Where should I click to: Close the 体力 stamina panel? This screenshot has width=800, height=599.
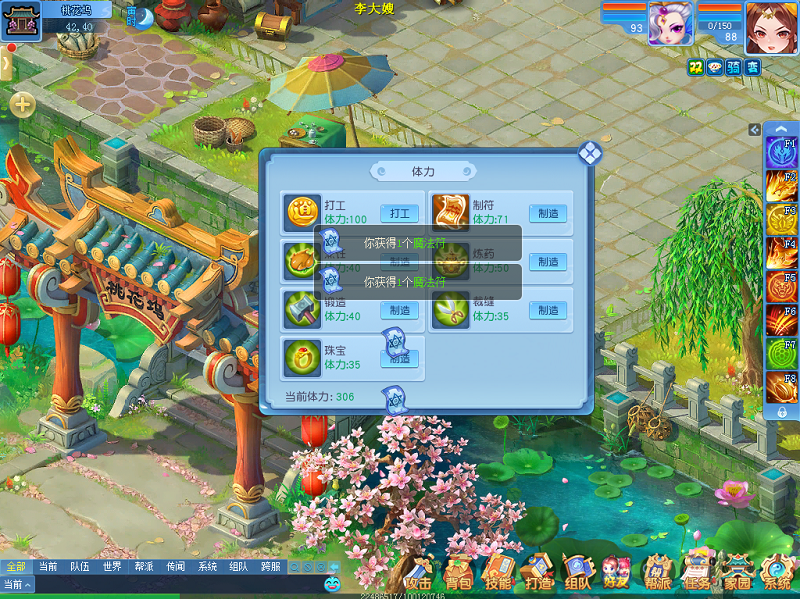590,153
